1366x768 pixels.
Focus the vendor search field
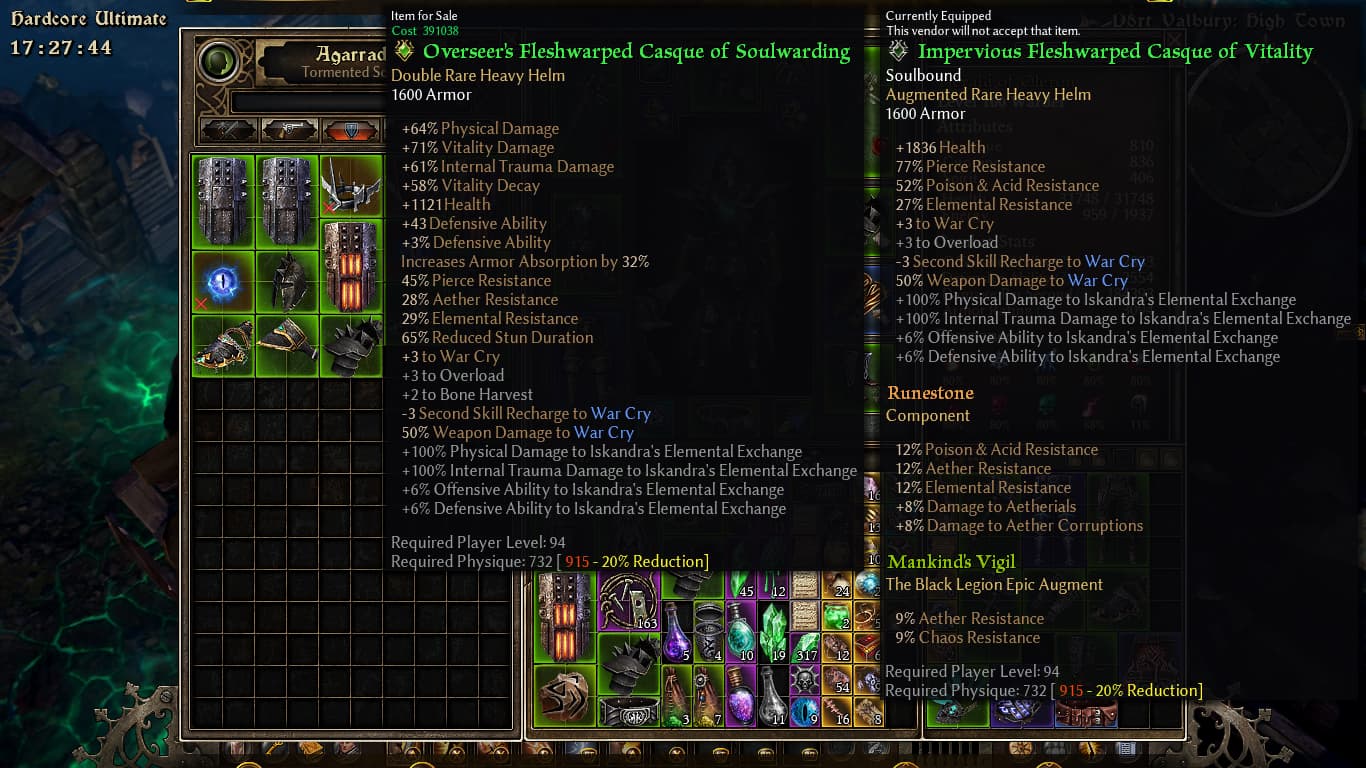pyautogui.click(x=305, y=103)
